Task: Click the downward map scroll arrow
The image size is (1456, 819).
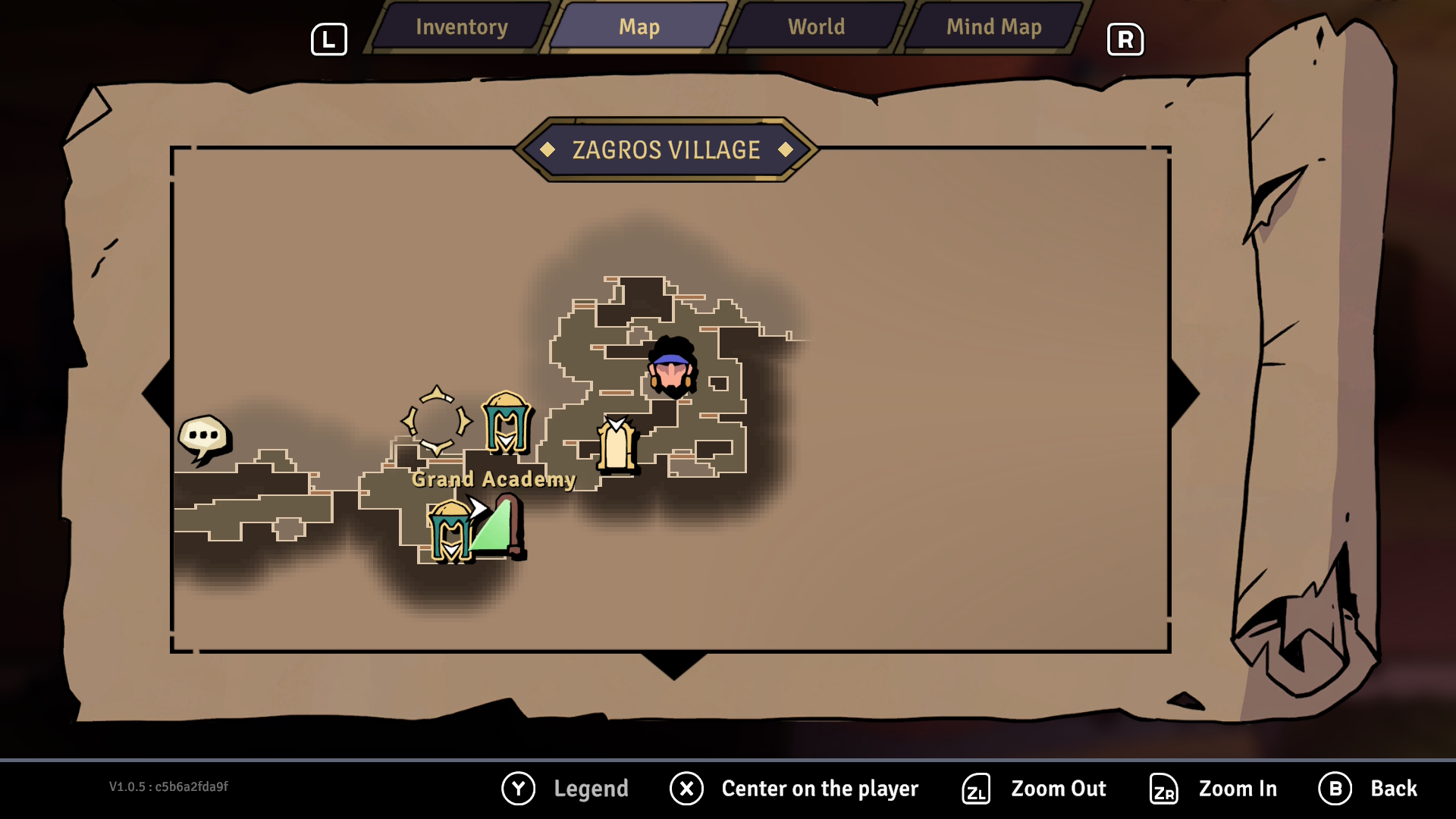Action: tap(673, 665)
